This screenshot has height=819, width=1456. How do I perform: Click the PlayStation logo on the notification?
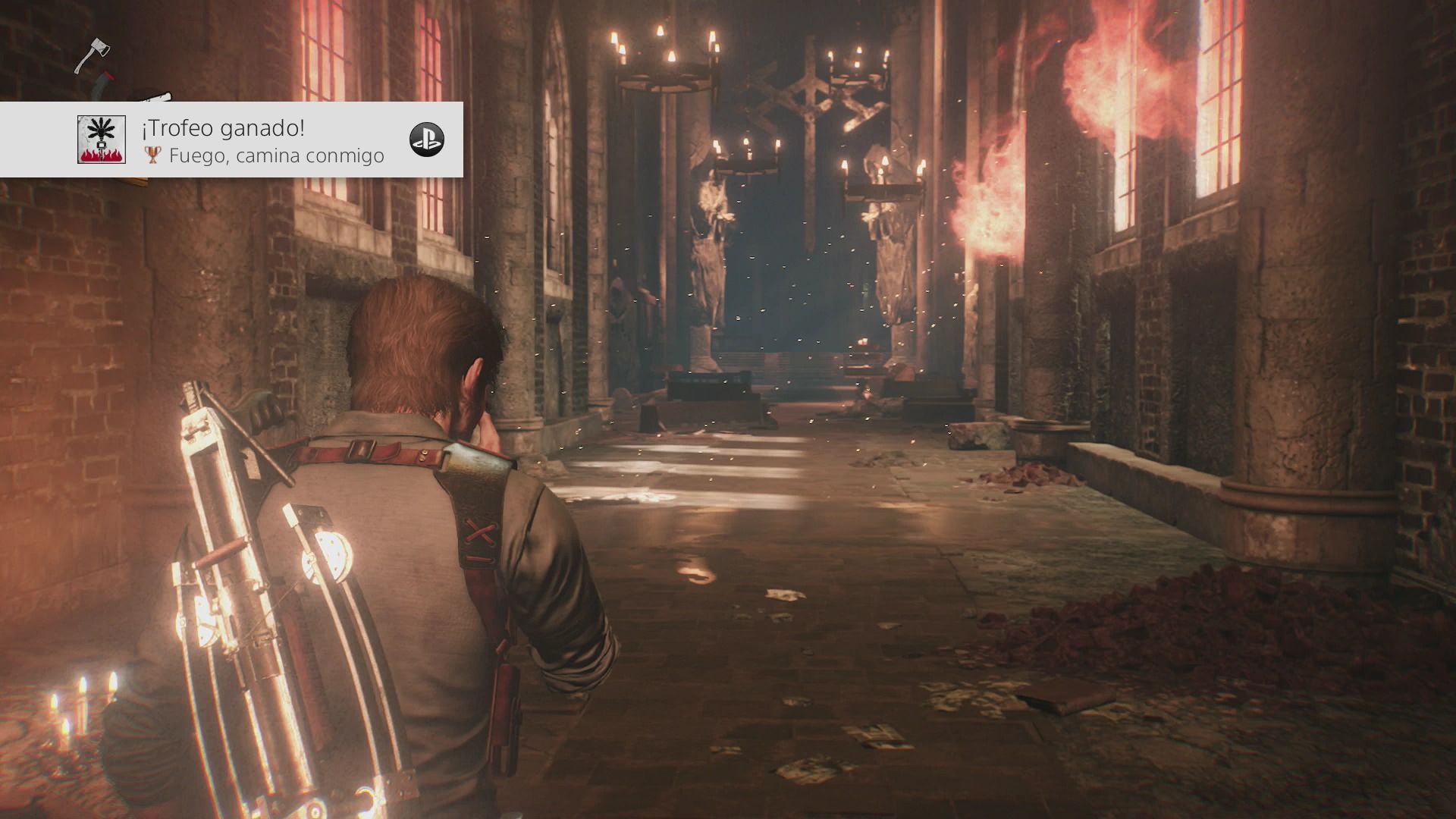pos(427,140)
